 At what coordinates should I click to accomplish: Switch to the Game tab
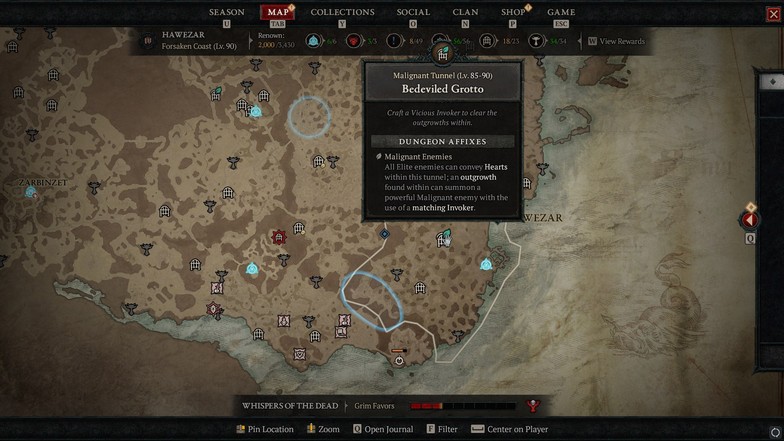(x=561, y=12)
